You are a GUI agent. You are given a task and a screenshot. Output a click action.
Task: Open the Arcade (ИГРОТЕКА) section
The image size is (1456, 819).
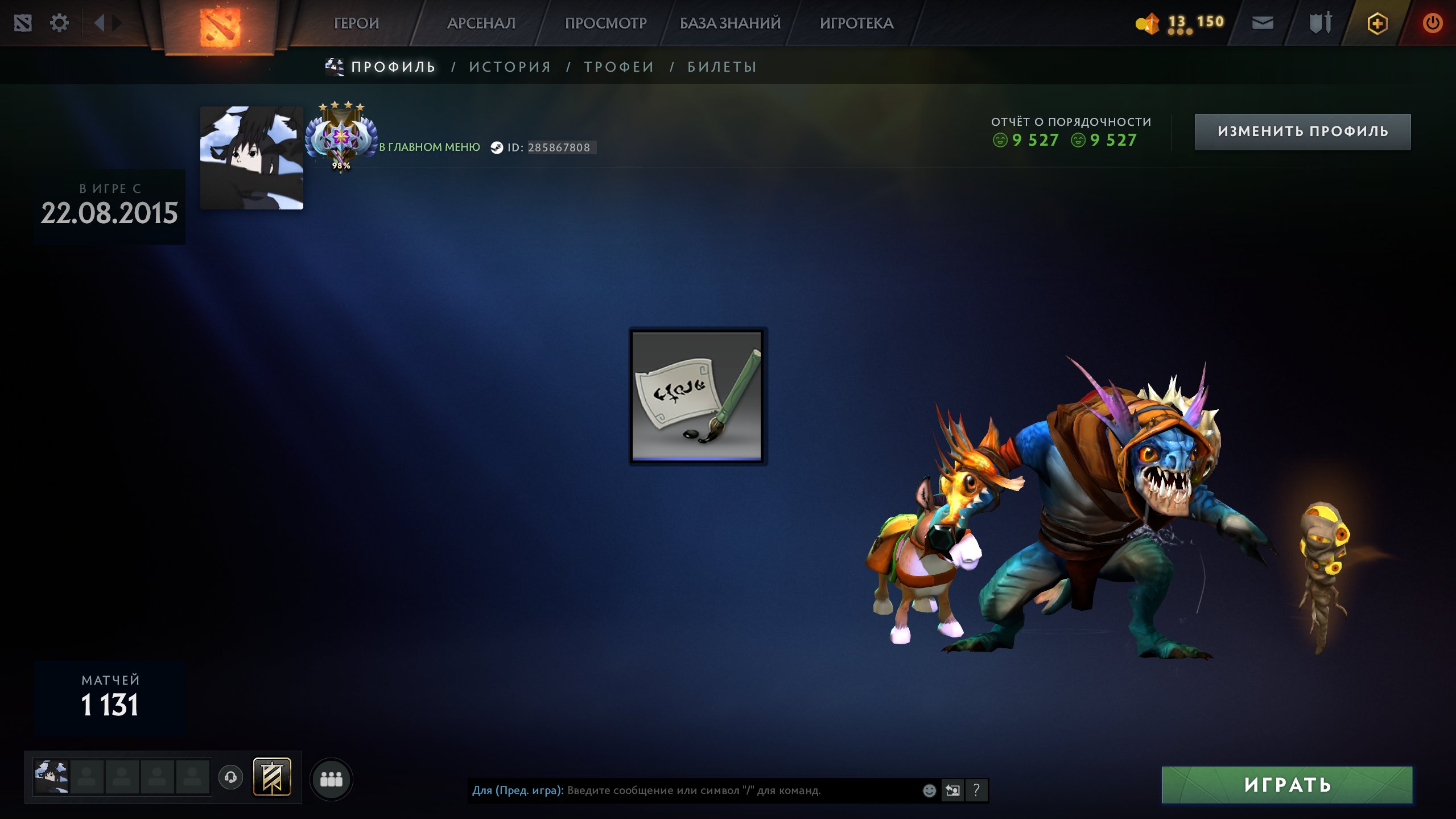tap(856, 23)
